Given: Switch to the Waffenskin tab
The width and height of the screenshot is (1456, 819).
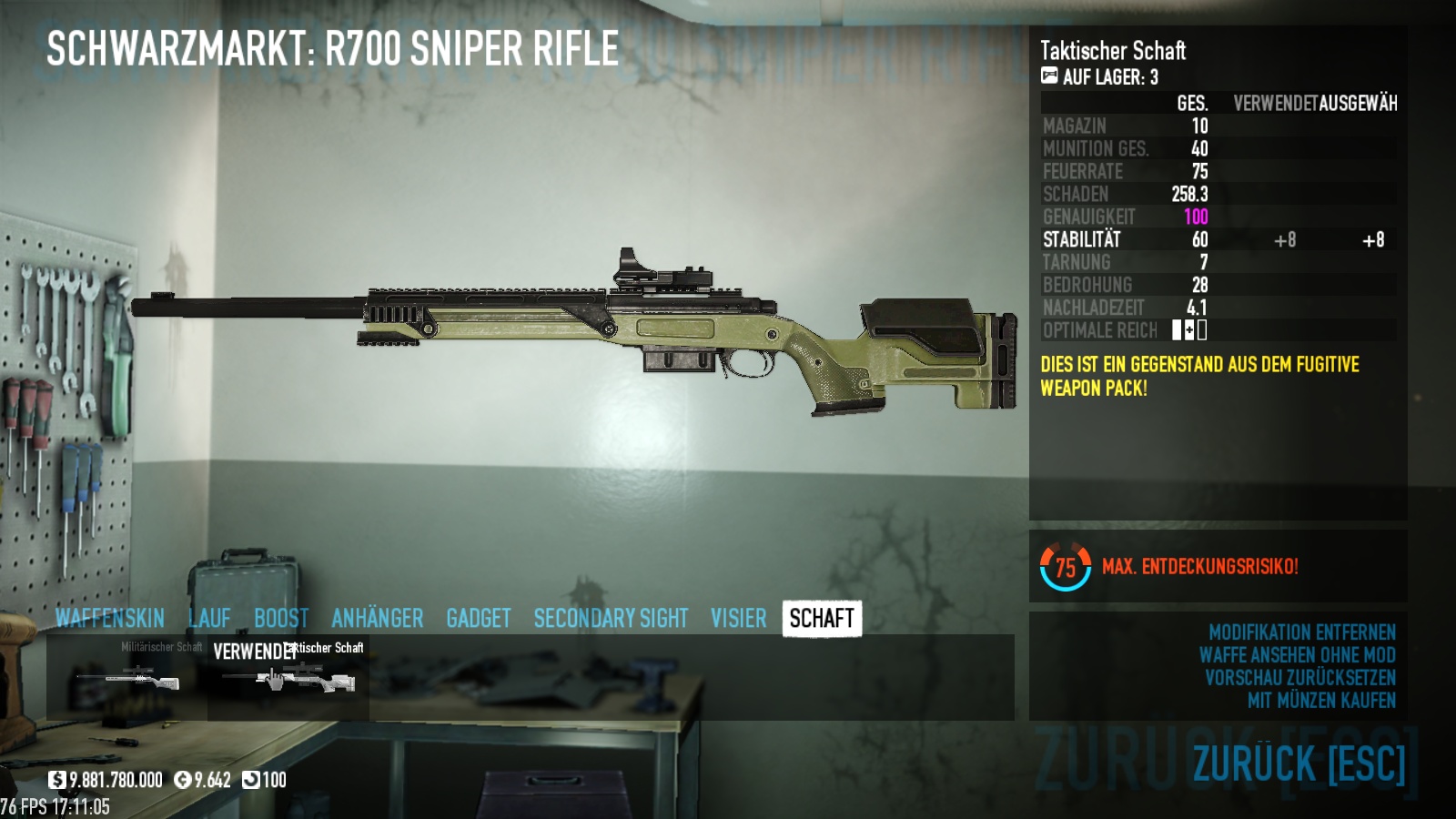Looking at the screenshot, I should click(109, 619).
